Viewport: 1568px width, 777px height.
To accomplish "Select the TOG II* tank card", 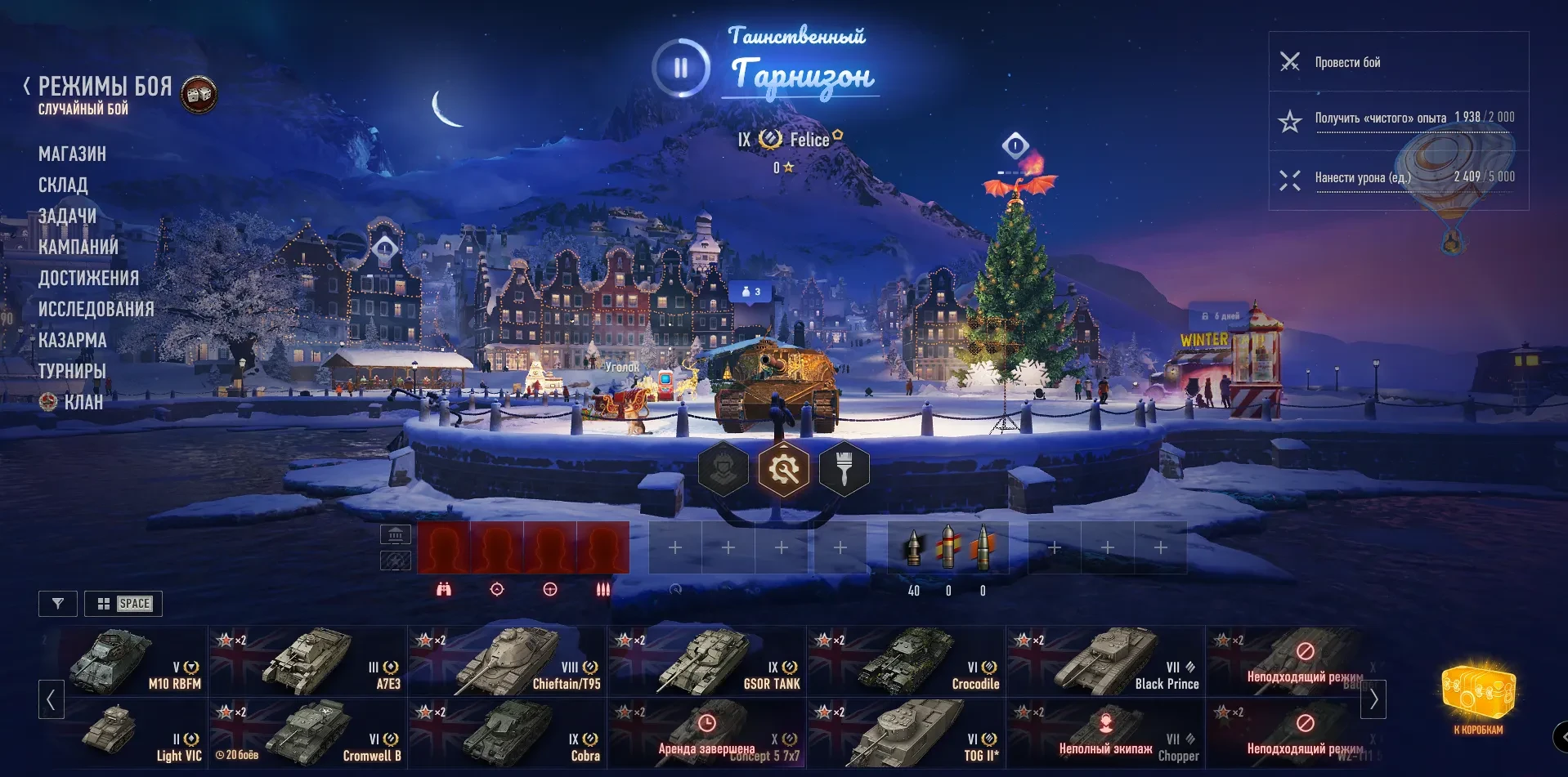I will coord(907,733).
